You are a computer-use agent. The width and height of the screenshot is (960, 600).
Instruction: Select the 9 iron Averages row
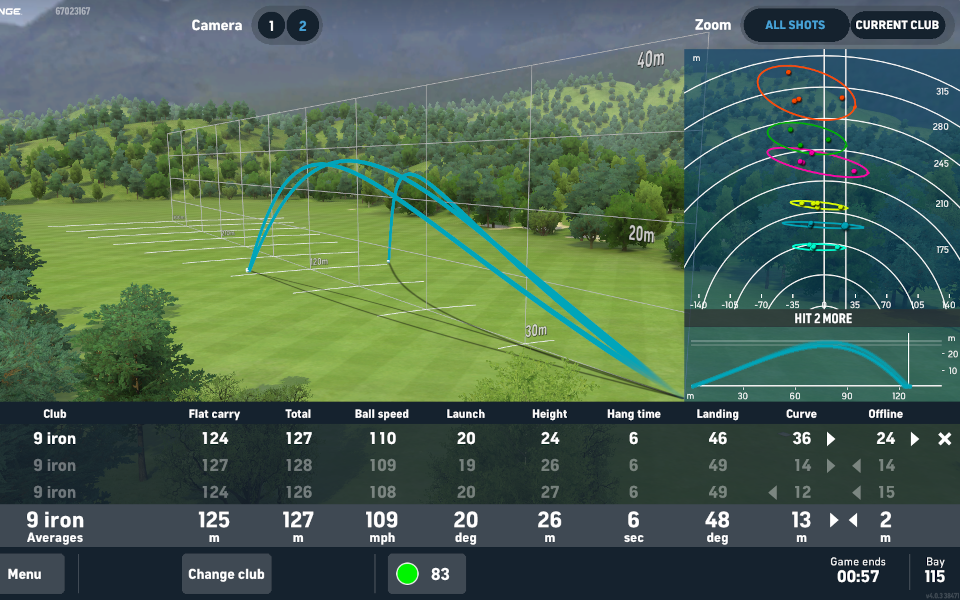(x=480, y=526)
